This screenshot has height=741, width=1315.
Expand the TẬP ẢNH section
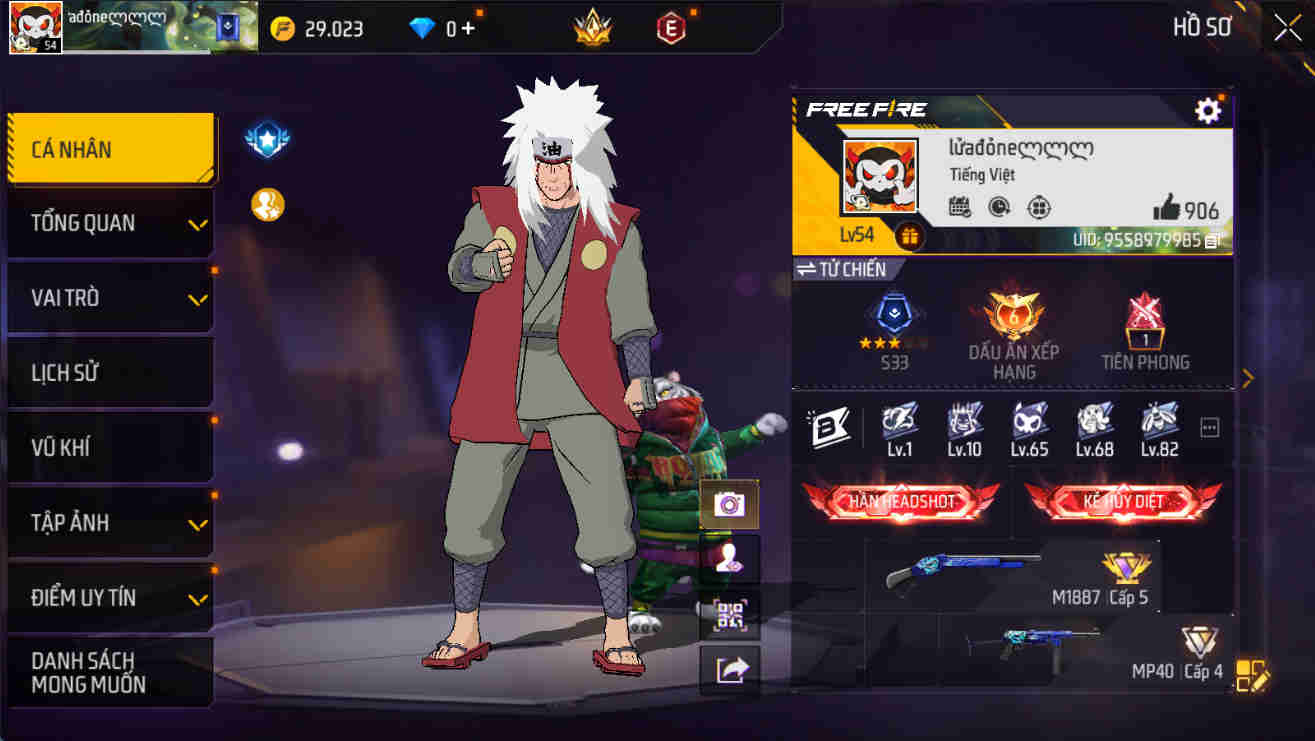pyautogui.click(x=110, y=522)
